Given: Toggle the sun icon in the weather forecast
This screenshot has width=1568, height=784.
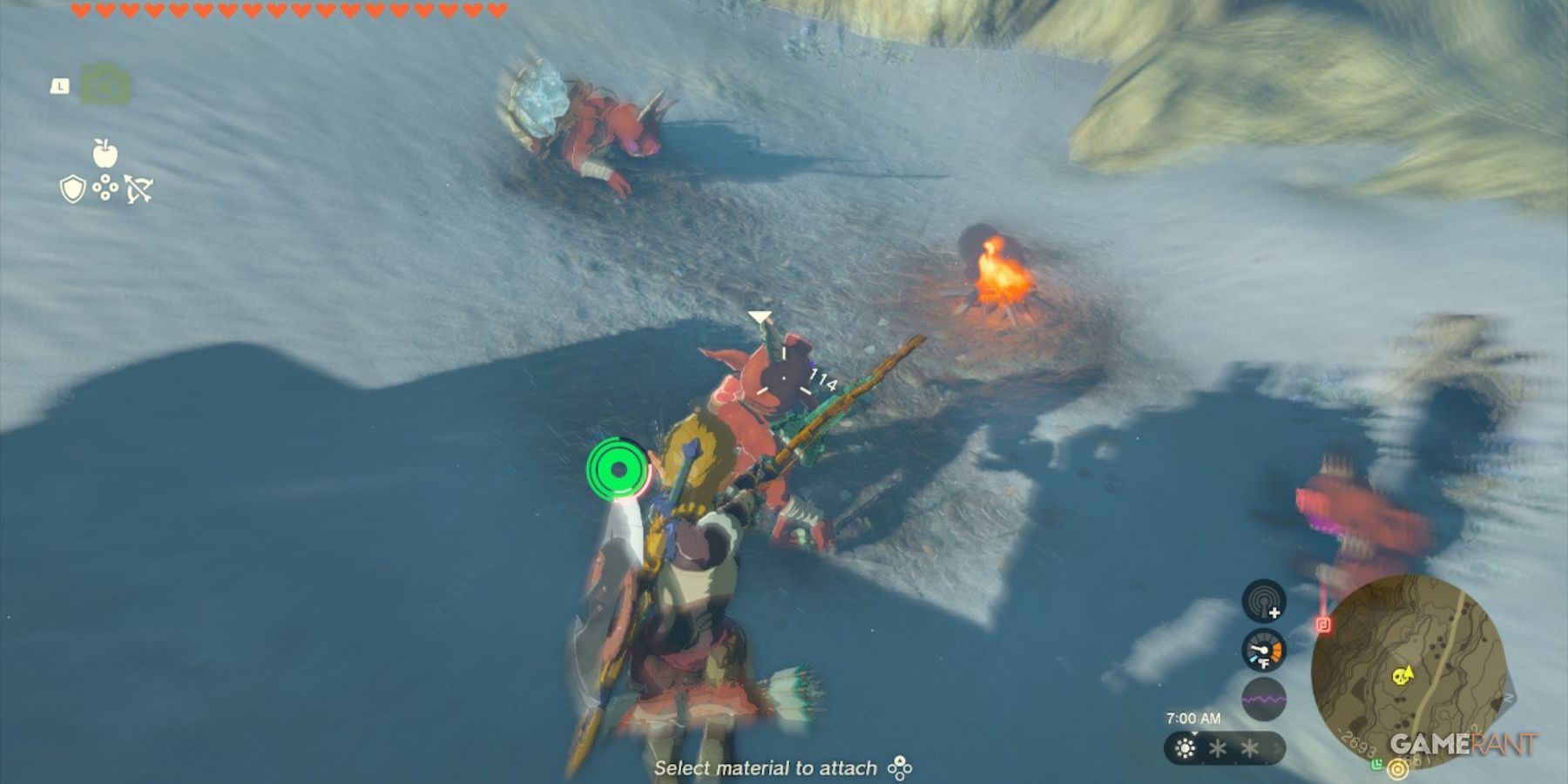Looking at the screenshot, I should point(1184,747).
